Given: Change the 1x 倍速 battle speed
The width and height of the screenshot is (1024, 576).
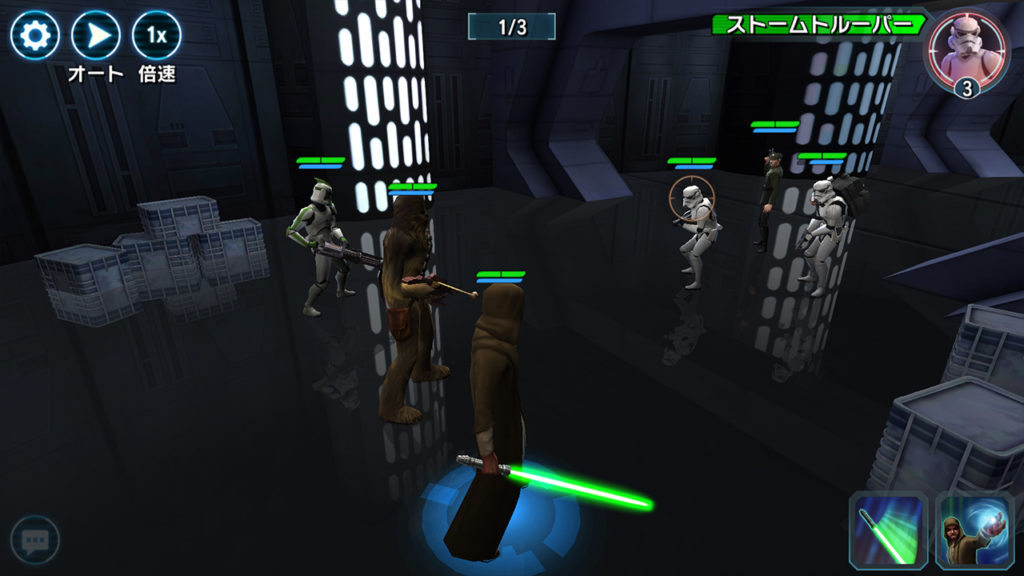Looking at the screenshot, I should (157, 36).
